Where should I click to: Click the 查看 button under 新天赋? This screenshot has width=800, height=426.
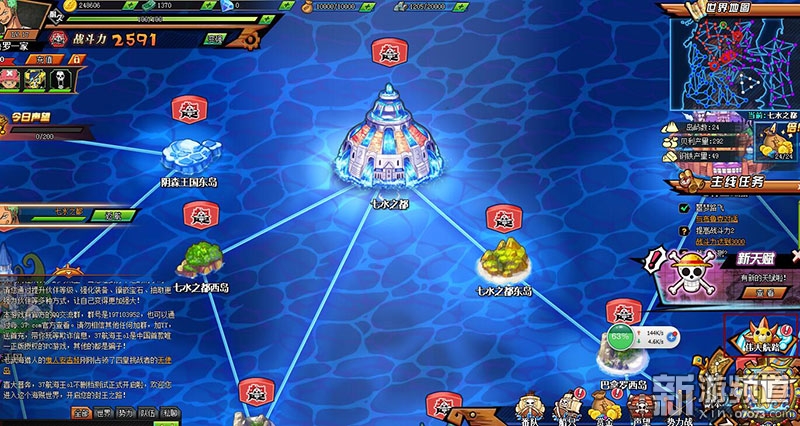[765, 293]
